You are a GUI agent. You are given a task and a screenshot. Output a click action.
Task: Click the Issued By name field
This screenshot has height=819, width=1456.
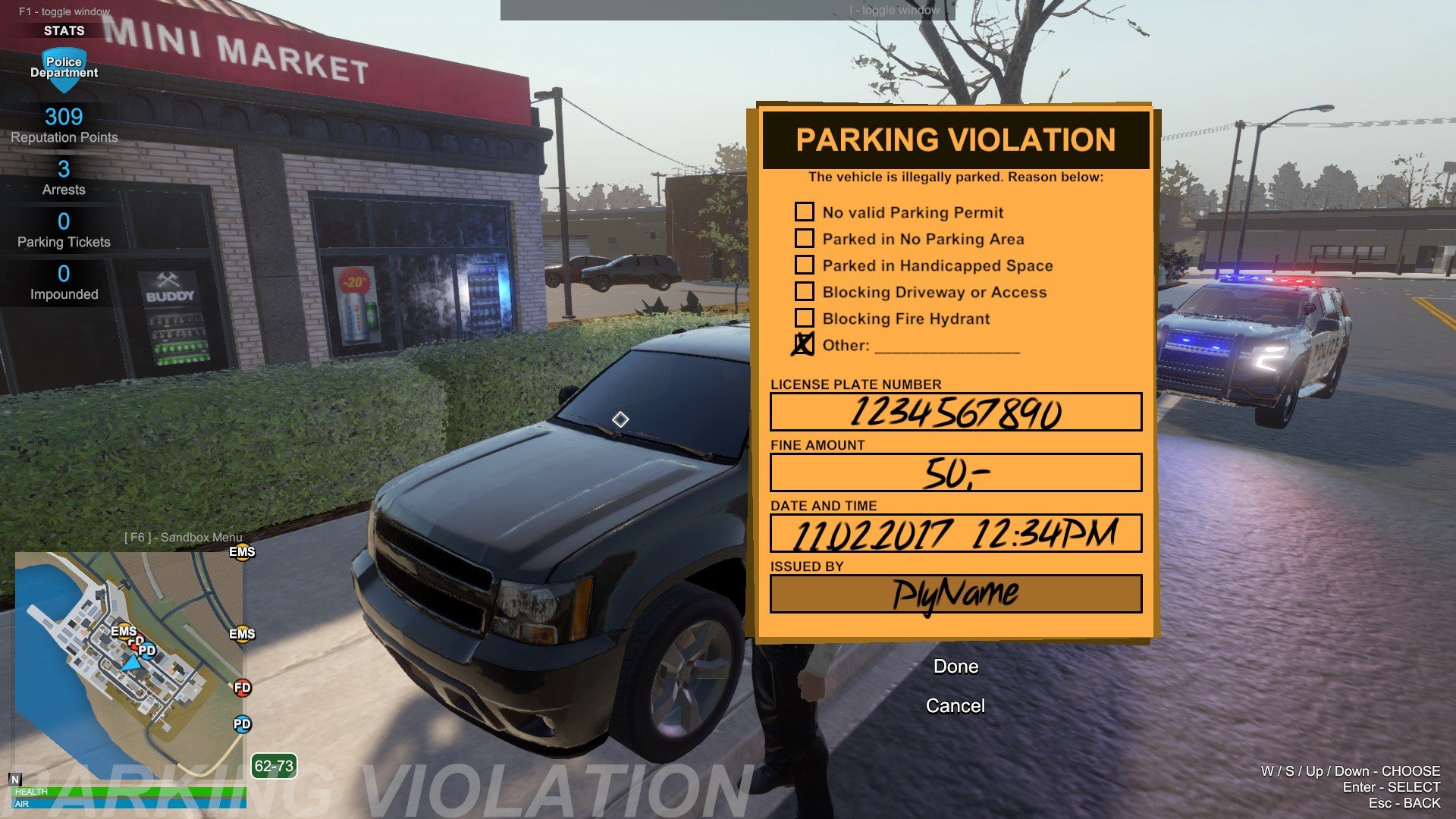click(x=955, y=594)
